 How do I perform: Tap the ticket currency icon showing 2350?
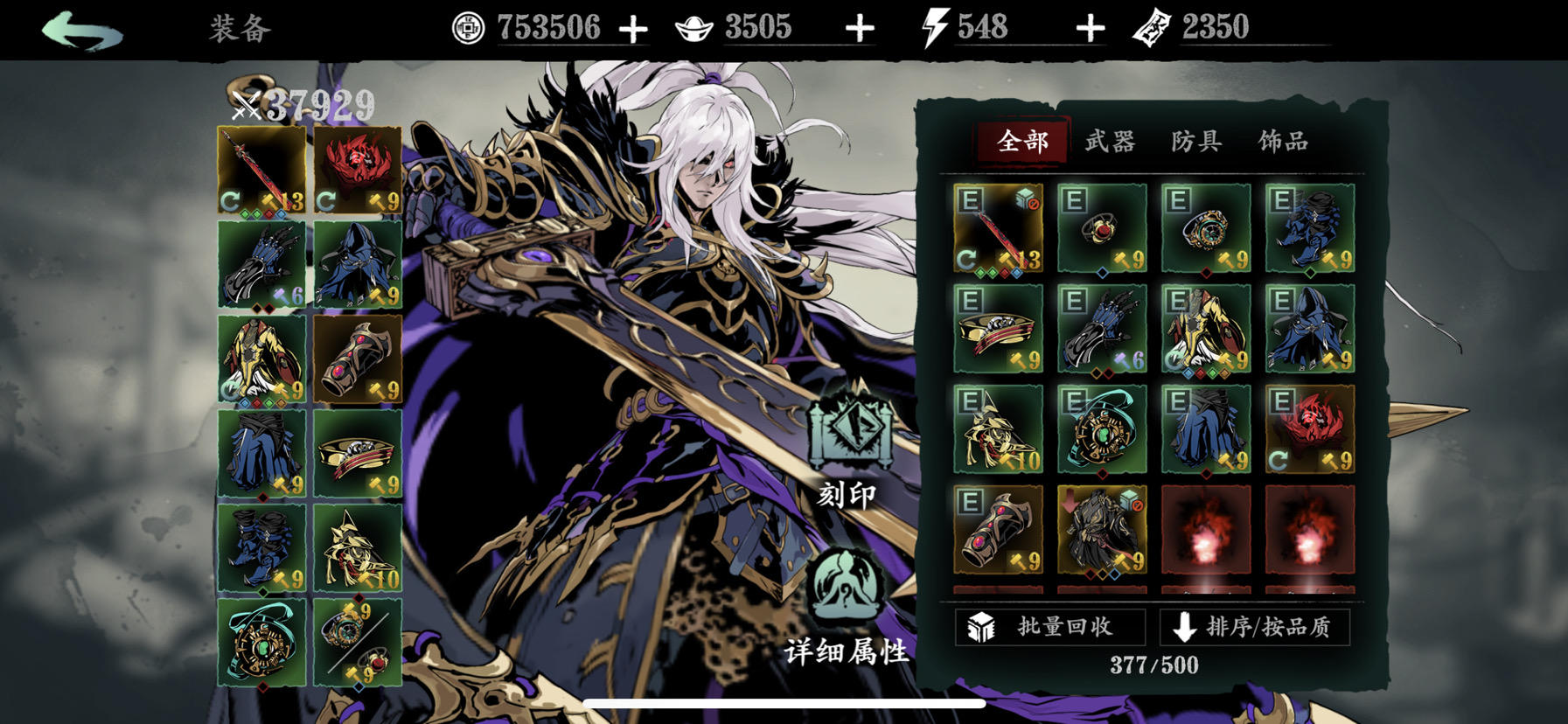[1153, 25]
